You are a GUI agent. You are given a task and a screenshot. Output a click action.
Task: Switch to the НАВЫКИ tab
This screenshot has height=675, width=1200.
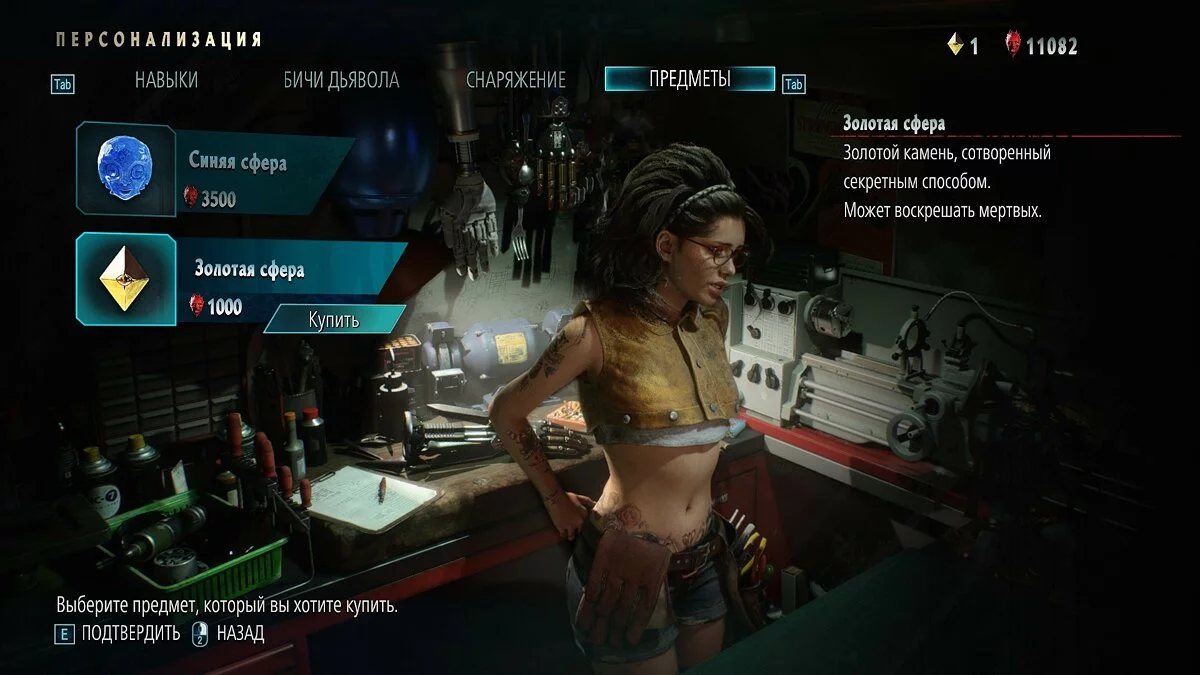[166, 80]
